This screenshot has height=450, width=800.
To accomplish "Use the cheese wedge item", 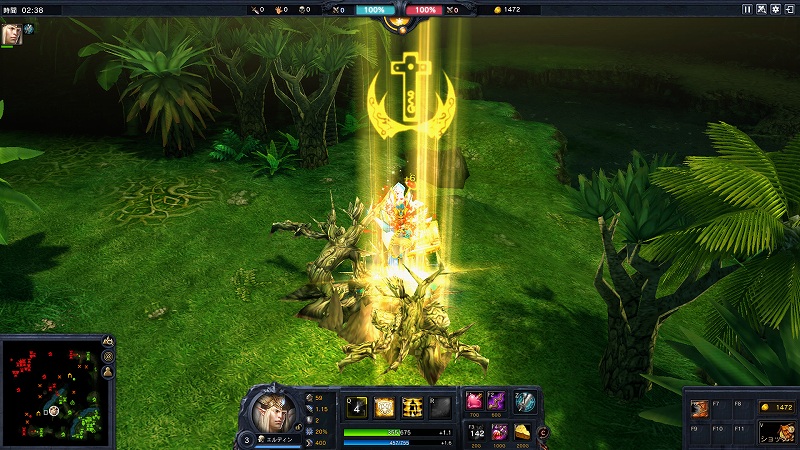I will (522, 432).
